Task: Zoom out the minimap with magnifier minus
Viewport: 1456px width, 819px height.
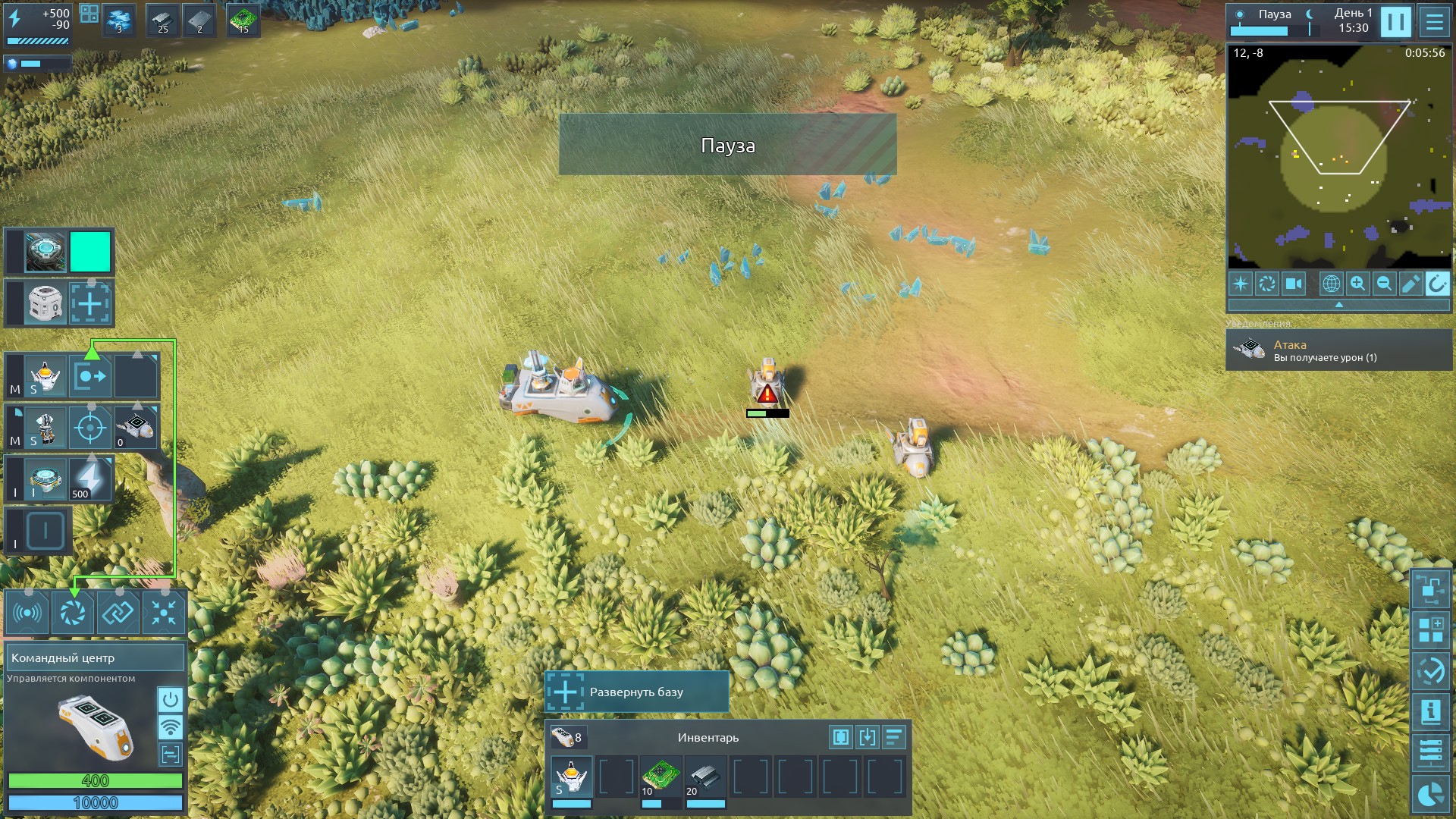Action: point(1384,284)
